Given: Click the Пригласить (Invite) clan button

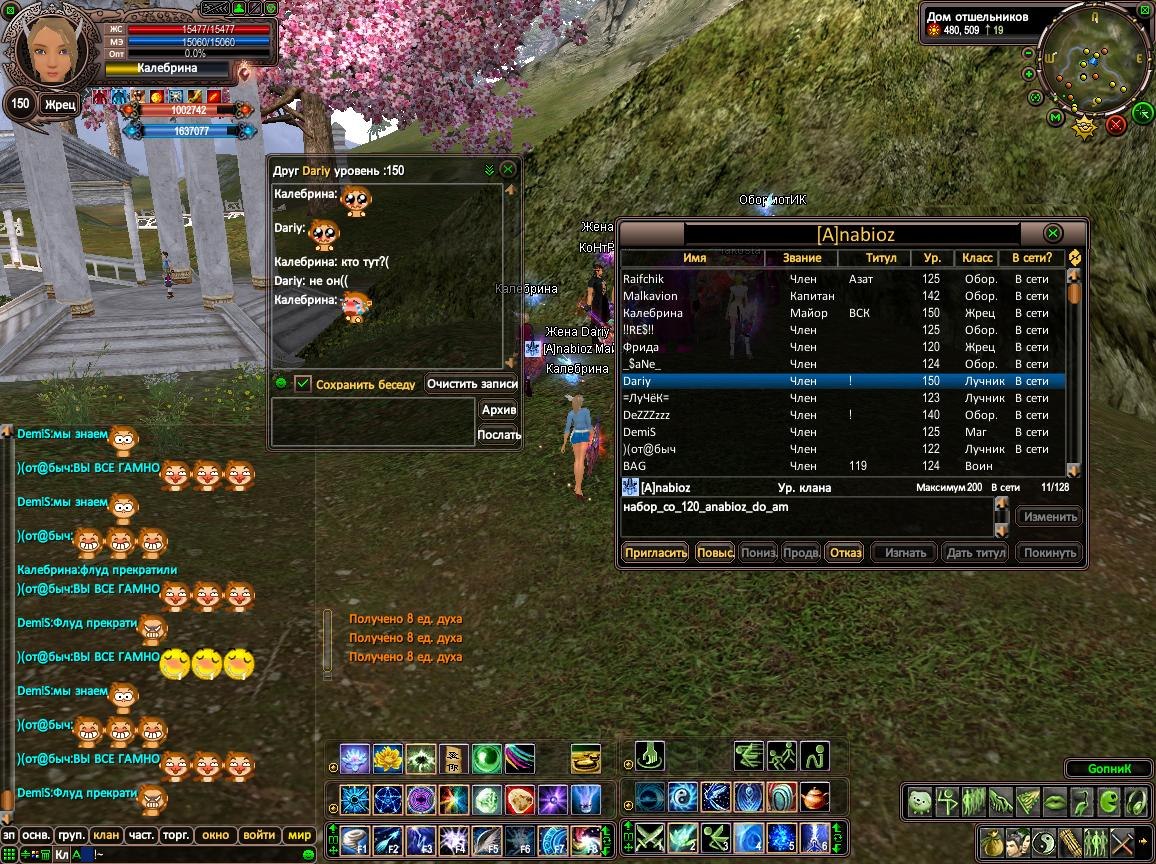Looking at the screenshot, I should pyautogui.click(x=655, y=552).
